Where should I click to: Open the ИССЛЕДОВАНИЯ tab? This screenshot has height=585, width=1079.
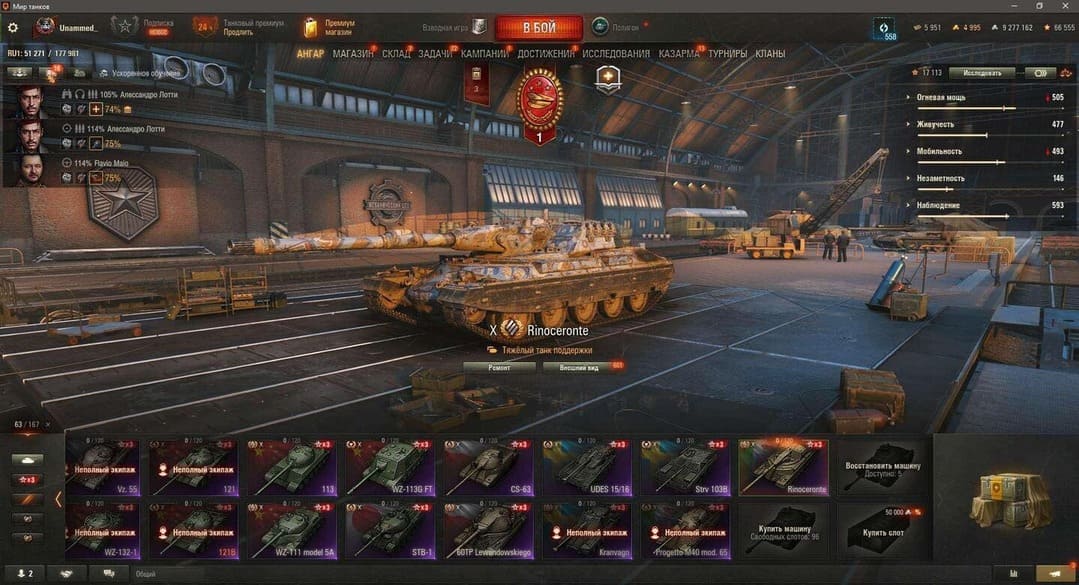coord(616,54)
